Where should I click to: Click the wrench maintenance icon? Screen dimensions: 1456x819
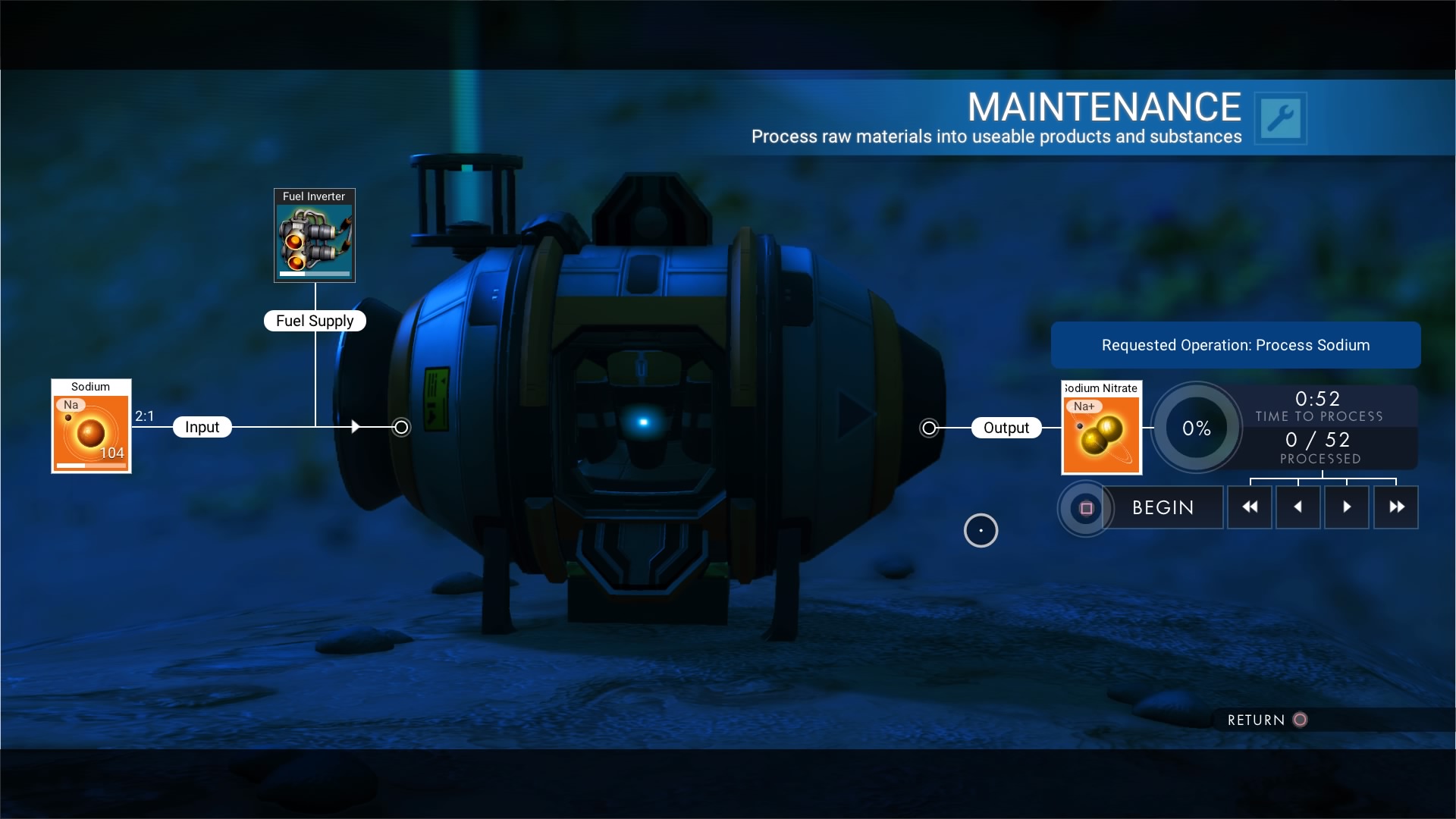pos(1281,118)
